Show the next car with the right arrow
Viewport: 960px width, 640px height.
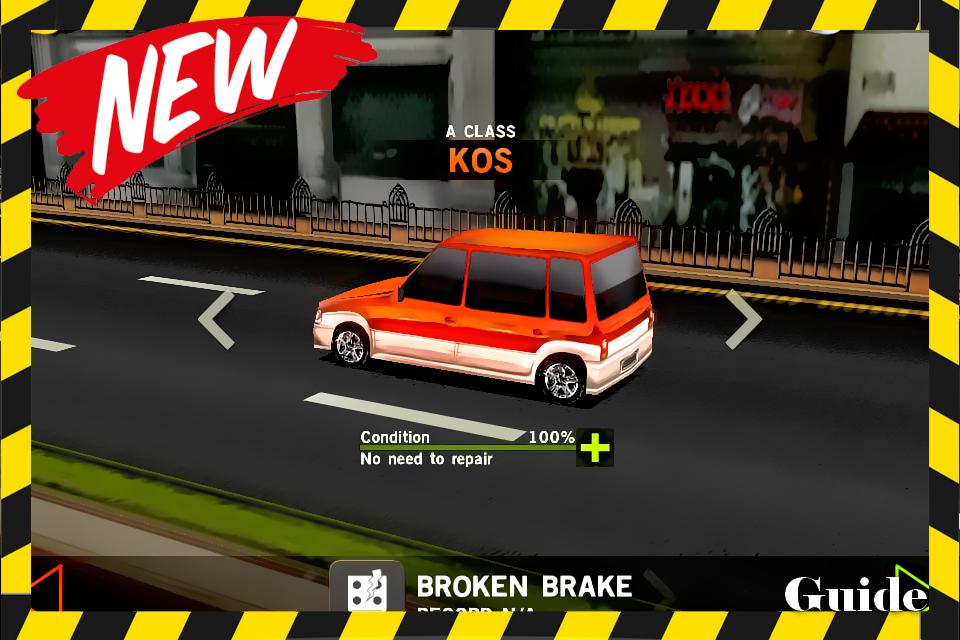[744, 320]
